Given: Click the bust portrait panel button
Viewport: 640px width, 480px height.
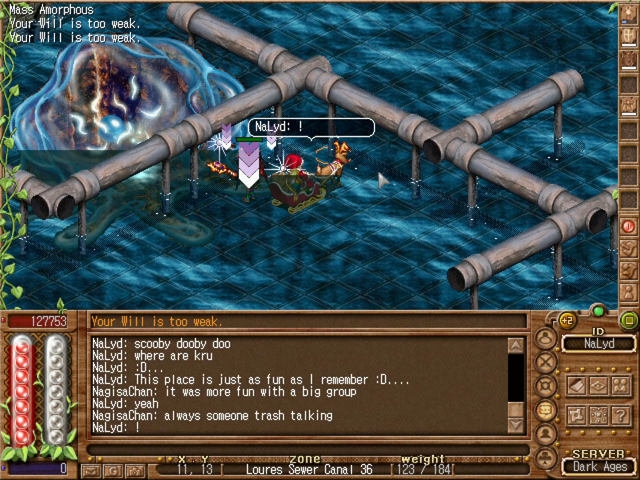Looking at the screenshot, I should 546,434.
